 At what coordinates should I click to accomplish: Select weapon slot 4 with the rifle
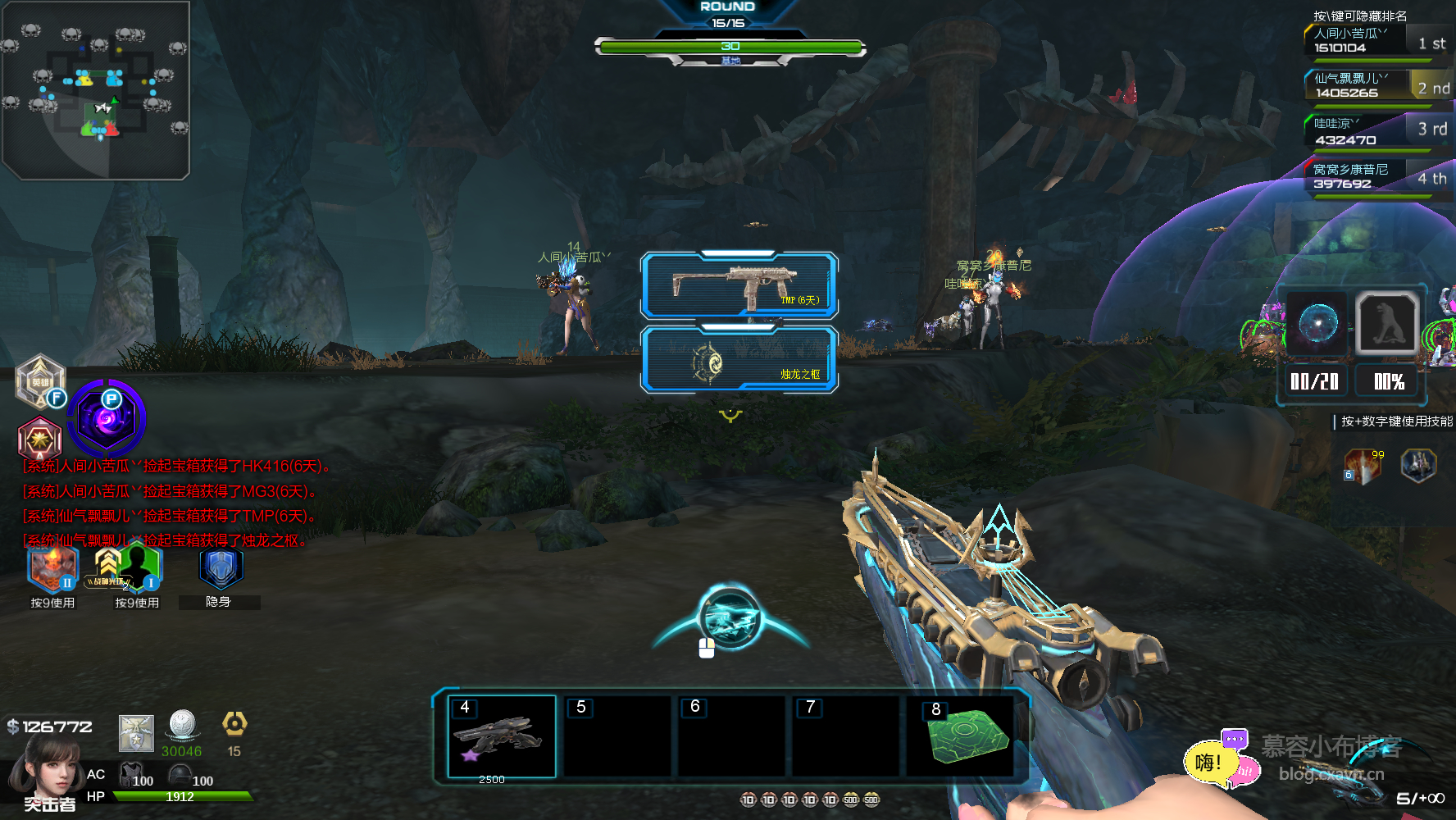tap(502, 736)
